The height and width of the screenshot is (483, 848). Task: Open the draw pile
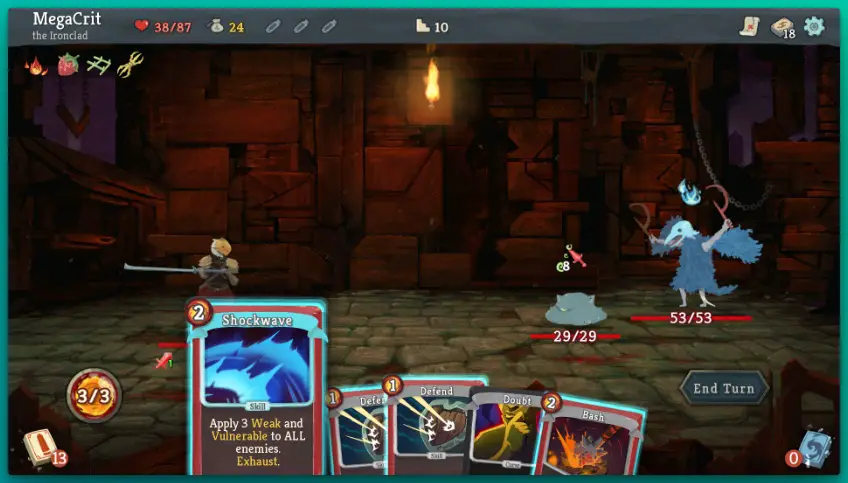[x=40, y=449]
